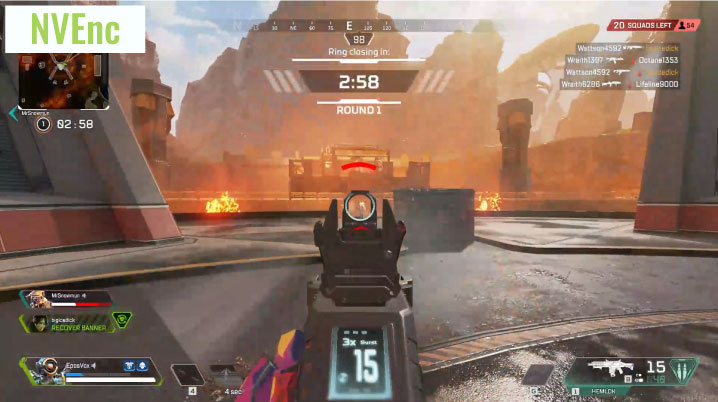Click the Squads Left counter
This screenshot has height=402, width=718.
[x=654, y=25]
